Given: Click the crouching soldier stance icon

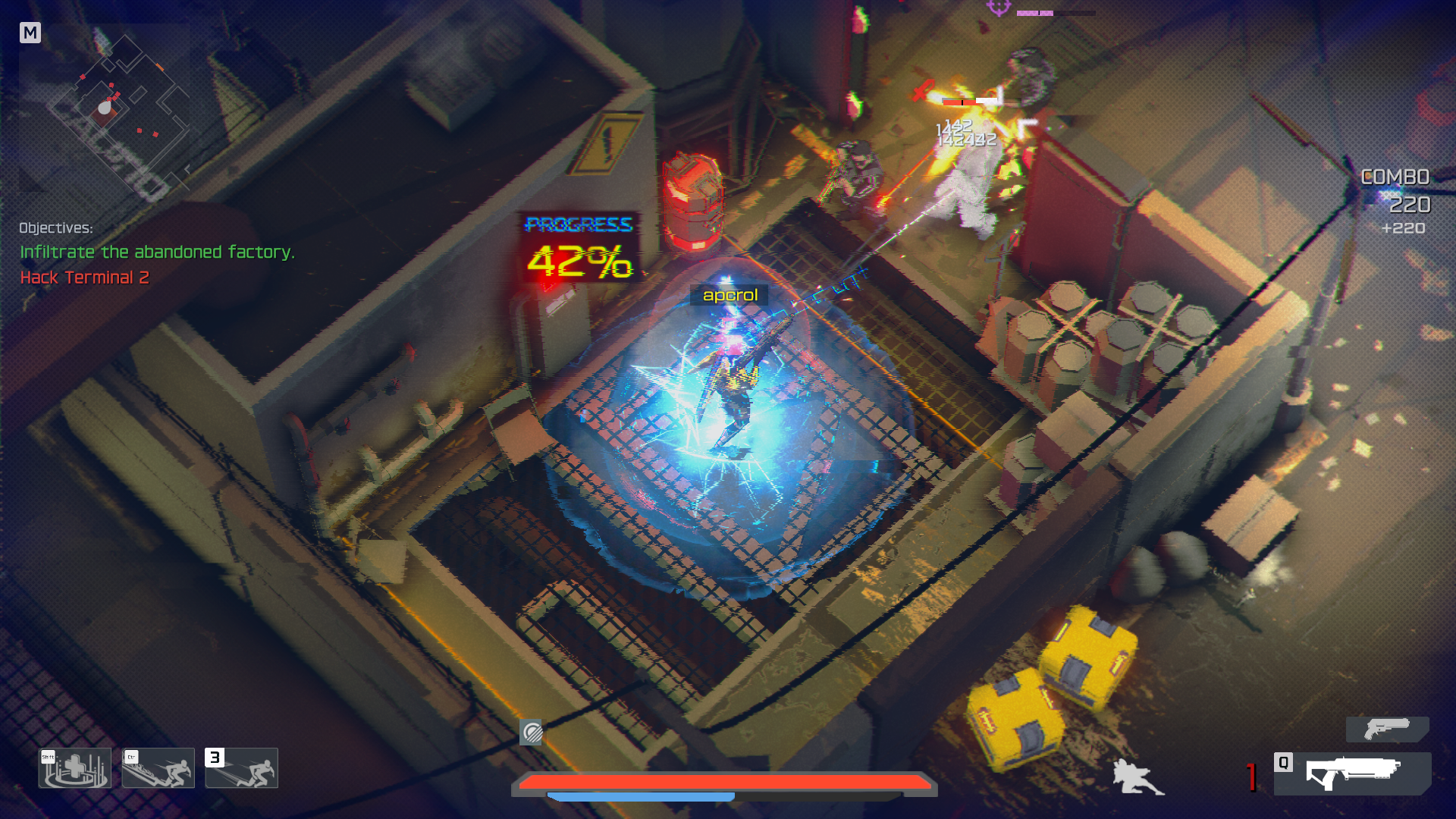Looking at the screenshot, I should point(1137,777).
